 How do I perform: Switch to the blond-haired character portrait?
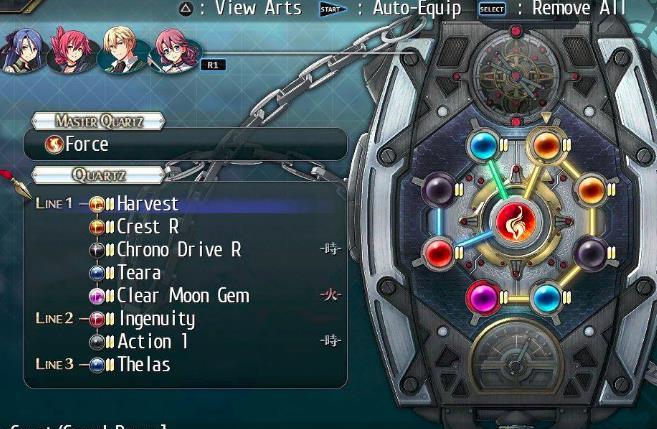pos(122,51)
